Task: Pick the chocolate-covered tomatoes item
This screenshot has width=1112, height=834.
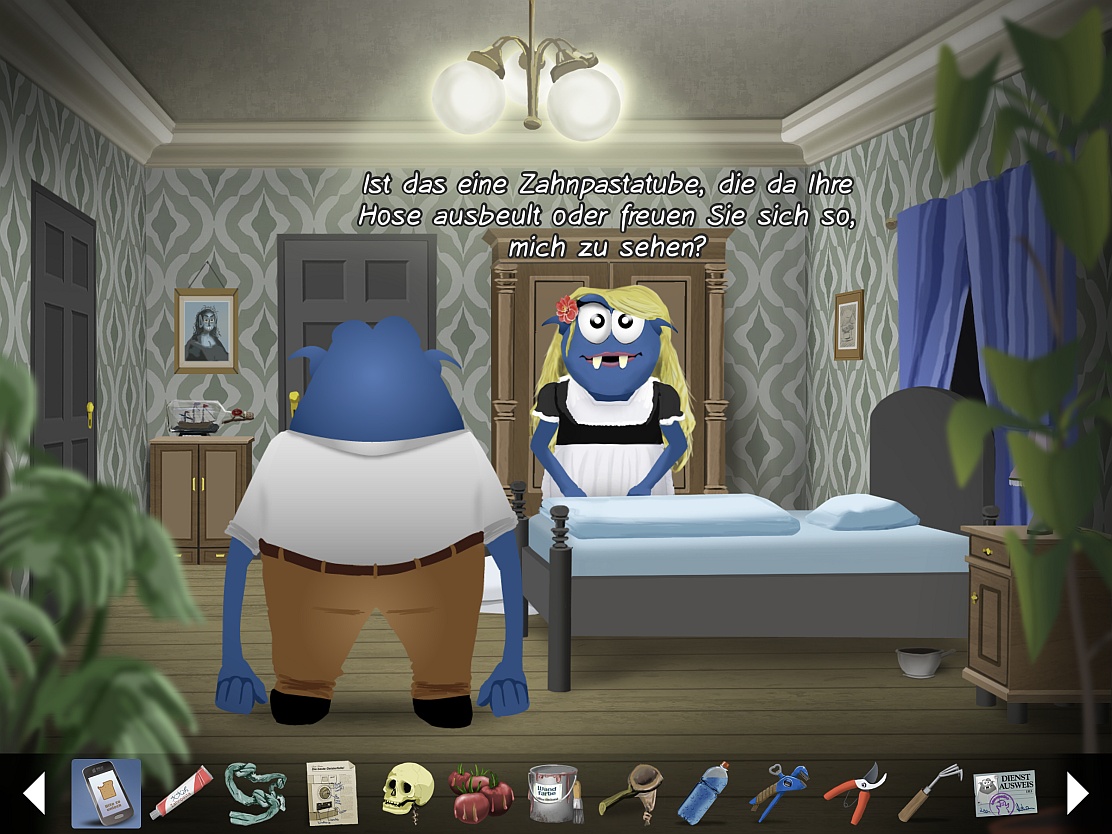Action: (x=481, y=793)
